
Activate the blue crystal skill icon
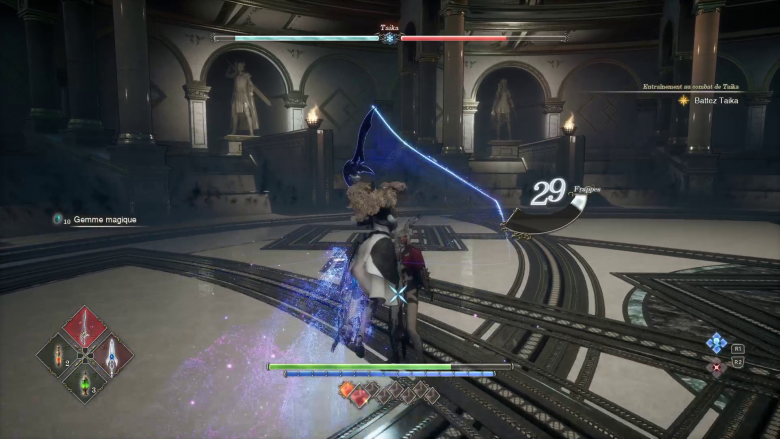(x=716, y=343)
